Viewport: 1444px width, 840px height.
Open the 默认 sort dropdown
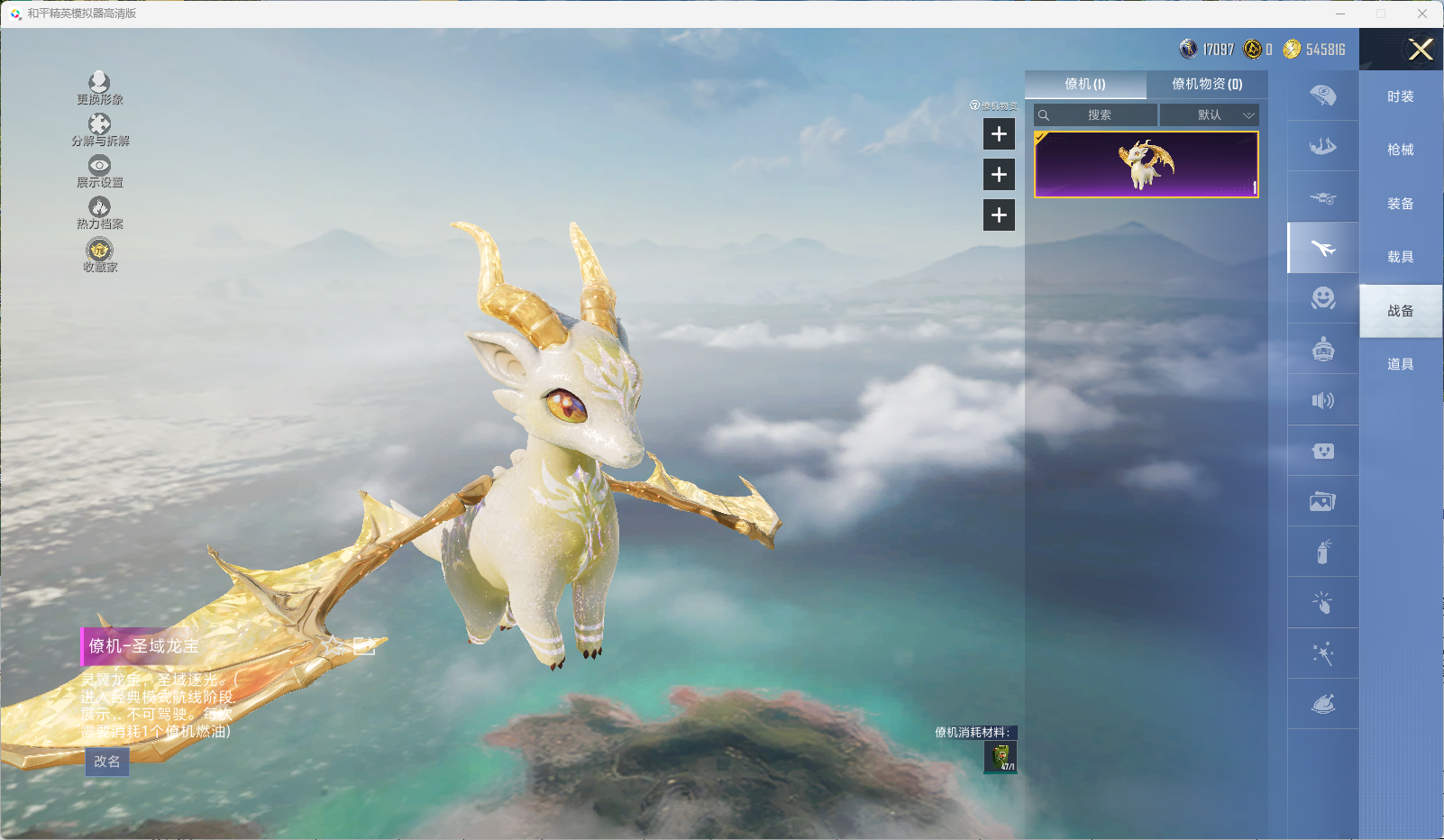coord(1210,115)
